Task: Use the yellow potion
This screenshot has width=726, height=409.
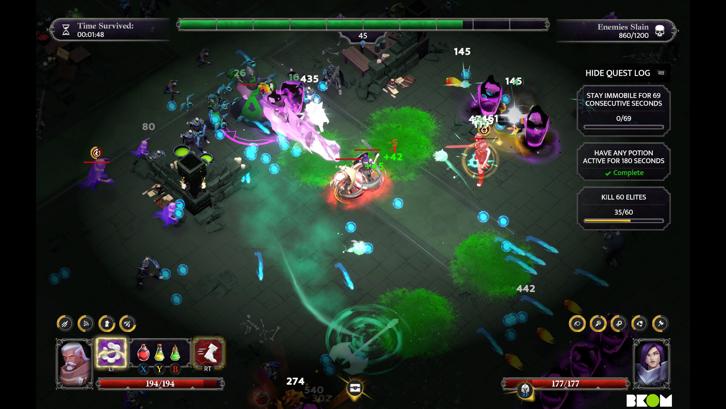Action: coord(159,353)
